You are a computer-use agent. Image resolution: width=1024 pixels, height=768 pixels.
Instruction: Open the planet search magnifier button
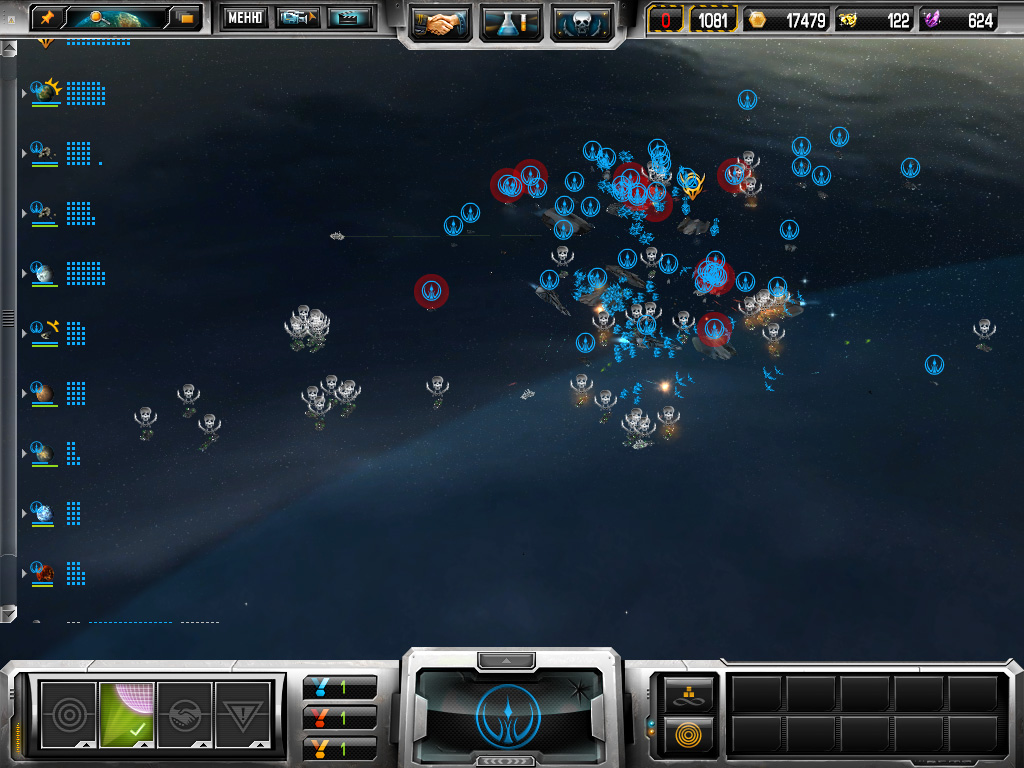click(100, 17)
